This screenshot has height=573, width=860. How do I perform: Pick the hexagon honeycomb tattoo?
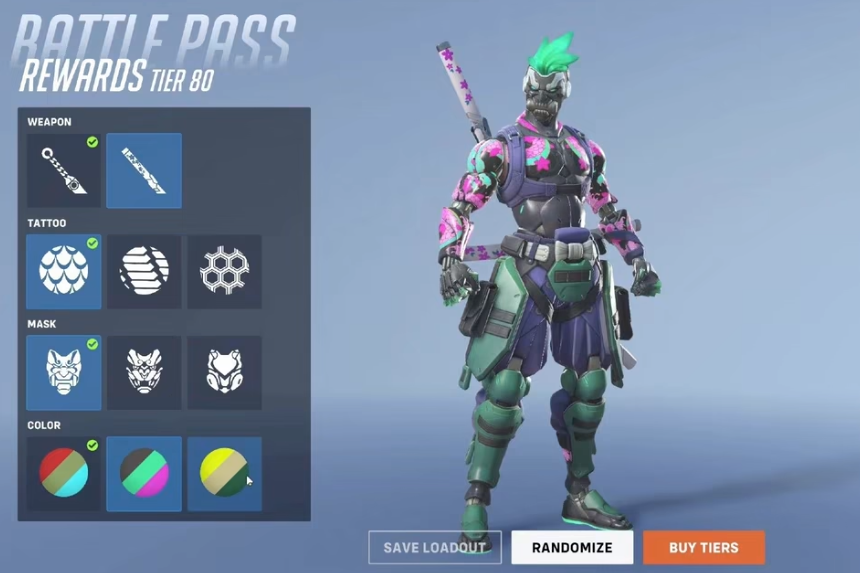coord(224,272)
